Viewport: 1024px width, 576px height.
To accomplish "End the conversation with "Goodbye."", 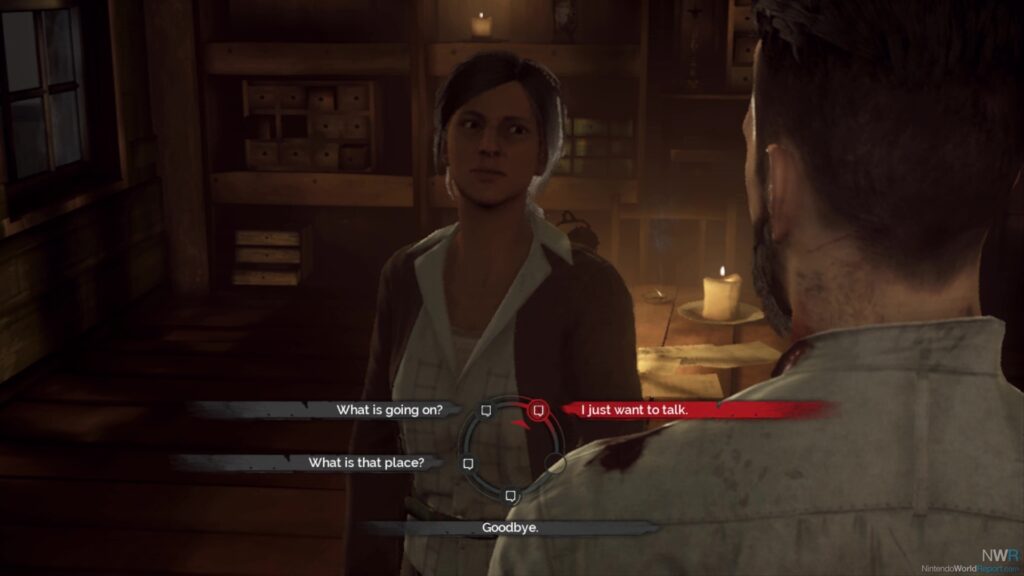I will pyautogui.click(x=510, y=528).
